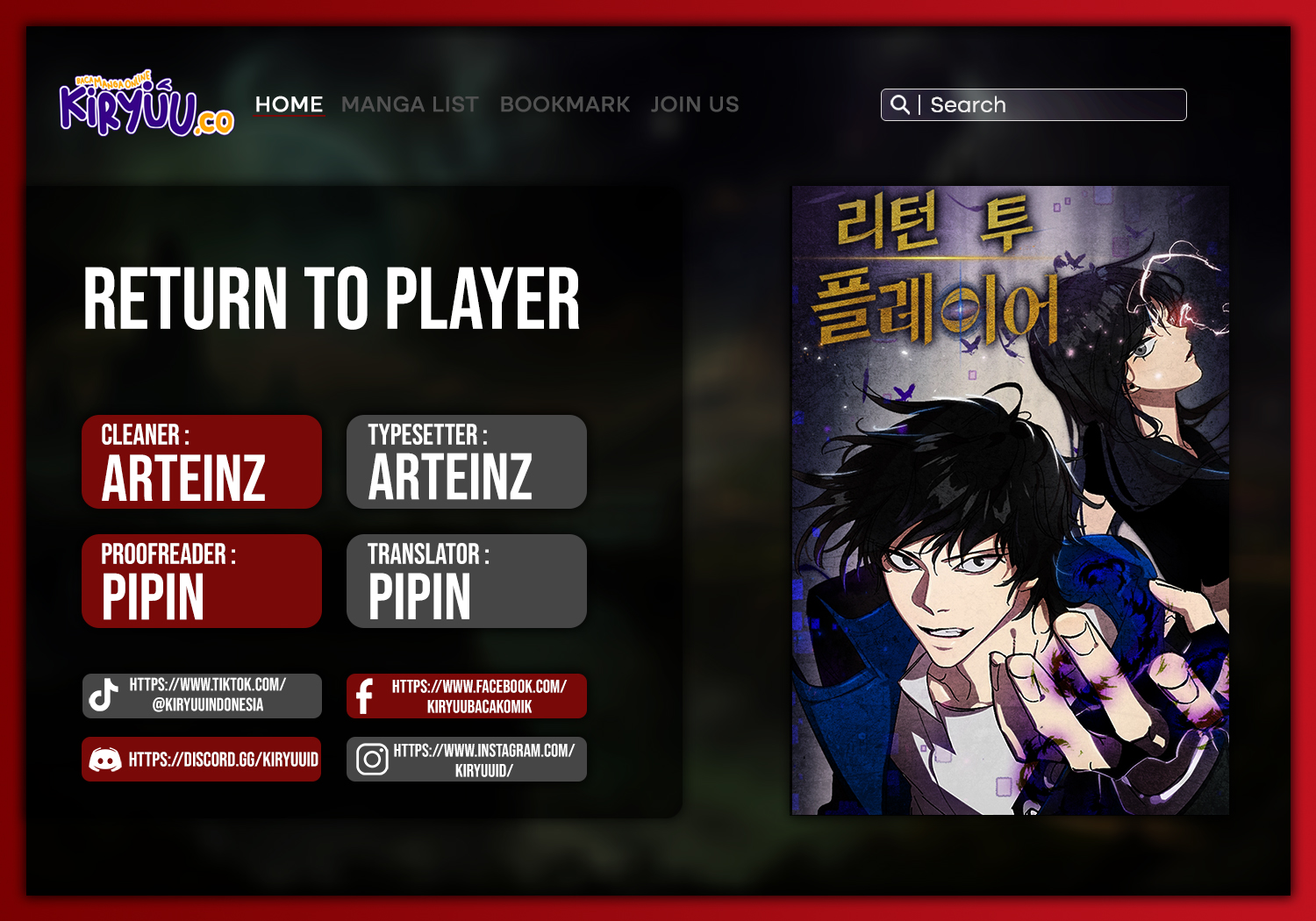Click the CLEANER ARTEINZ credit panel
The width and height of the screenshot is (1316, 921).
tap(201, 462)
